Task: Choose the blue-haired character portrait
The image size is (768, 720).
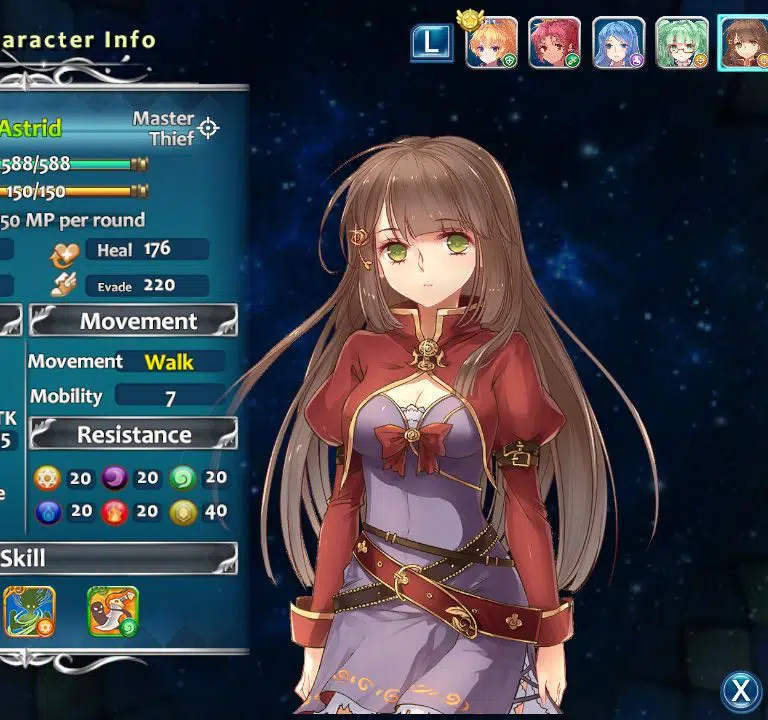Action: (x=618, y=43)
